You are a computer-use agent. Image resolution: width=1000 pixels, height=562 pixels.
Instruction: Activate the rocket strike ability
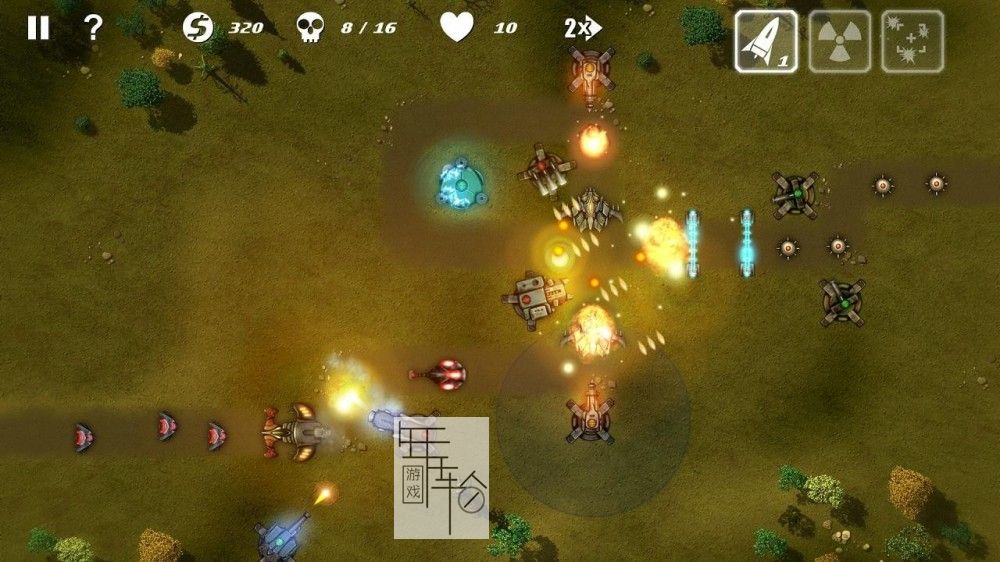click(x=766, y=42)
